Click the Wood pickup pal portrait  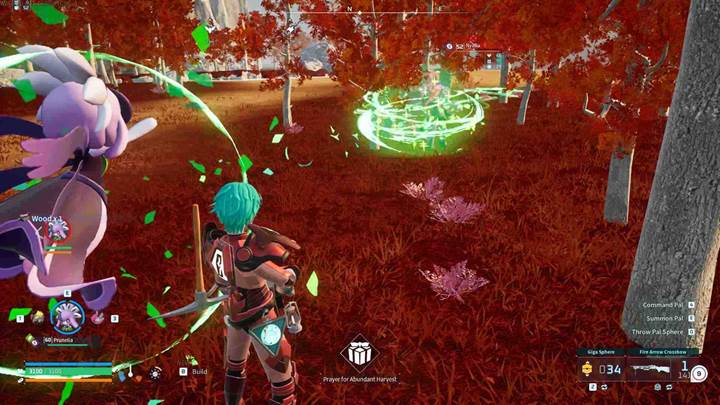[58, 230]
